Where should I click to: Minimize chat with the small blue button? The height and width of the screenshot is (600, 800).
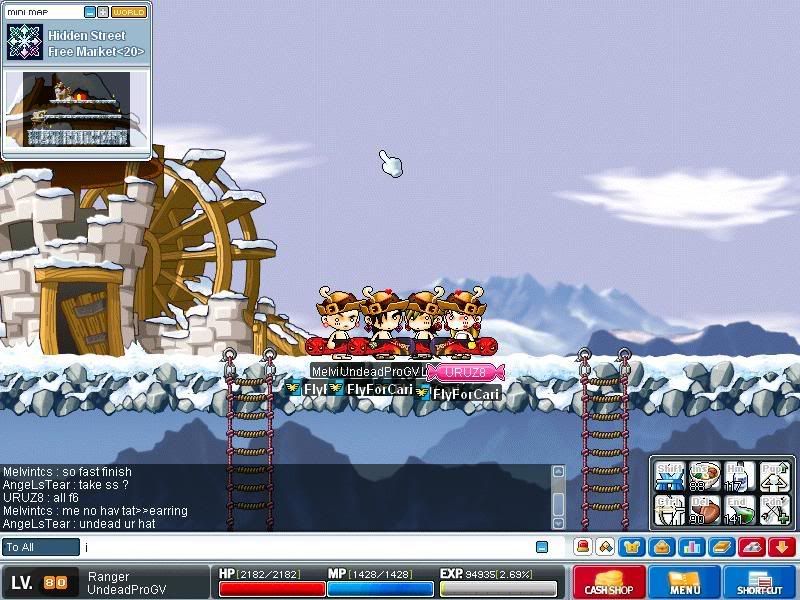[542, 547]
